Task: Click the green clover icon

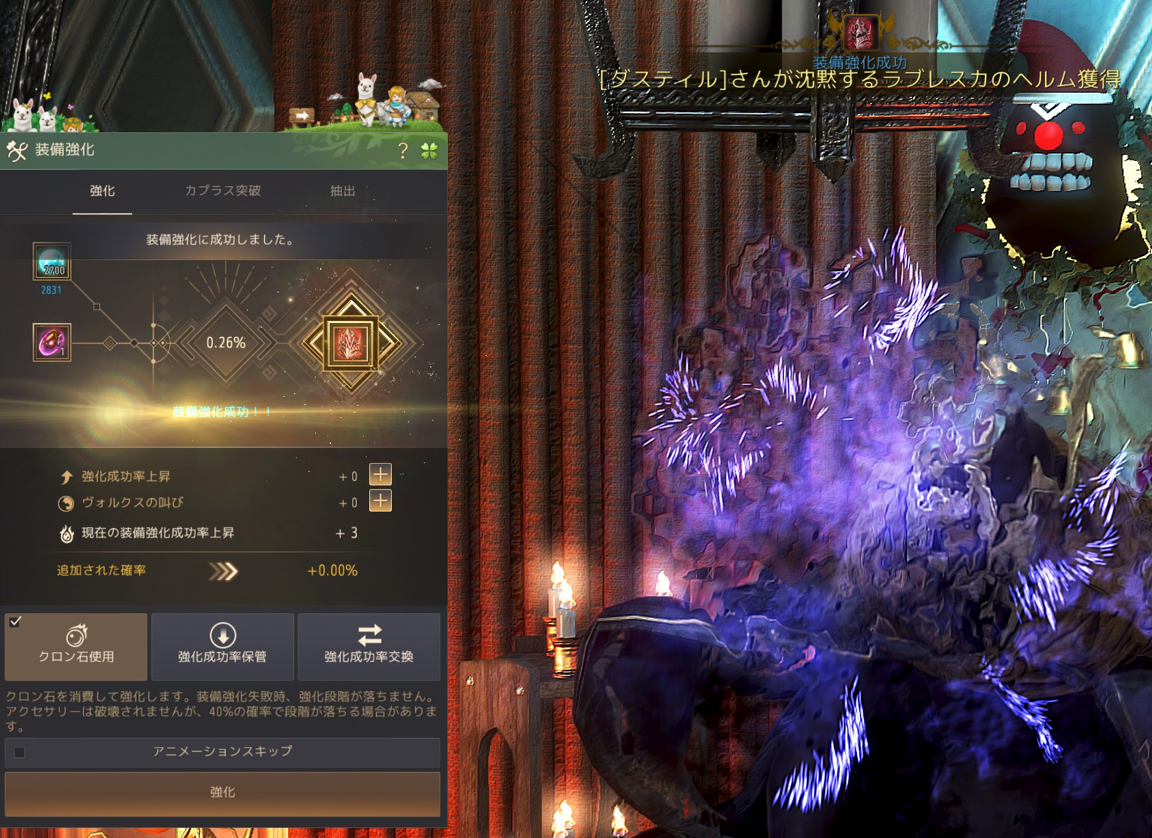Action: [x=429, y=151]
